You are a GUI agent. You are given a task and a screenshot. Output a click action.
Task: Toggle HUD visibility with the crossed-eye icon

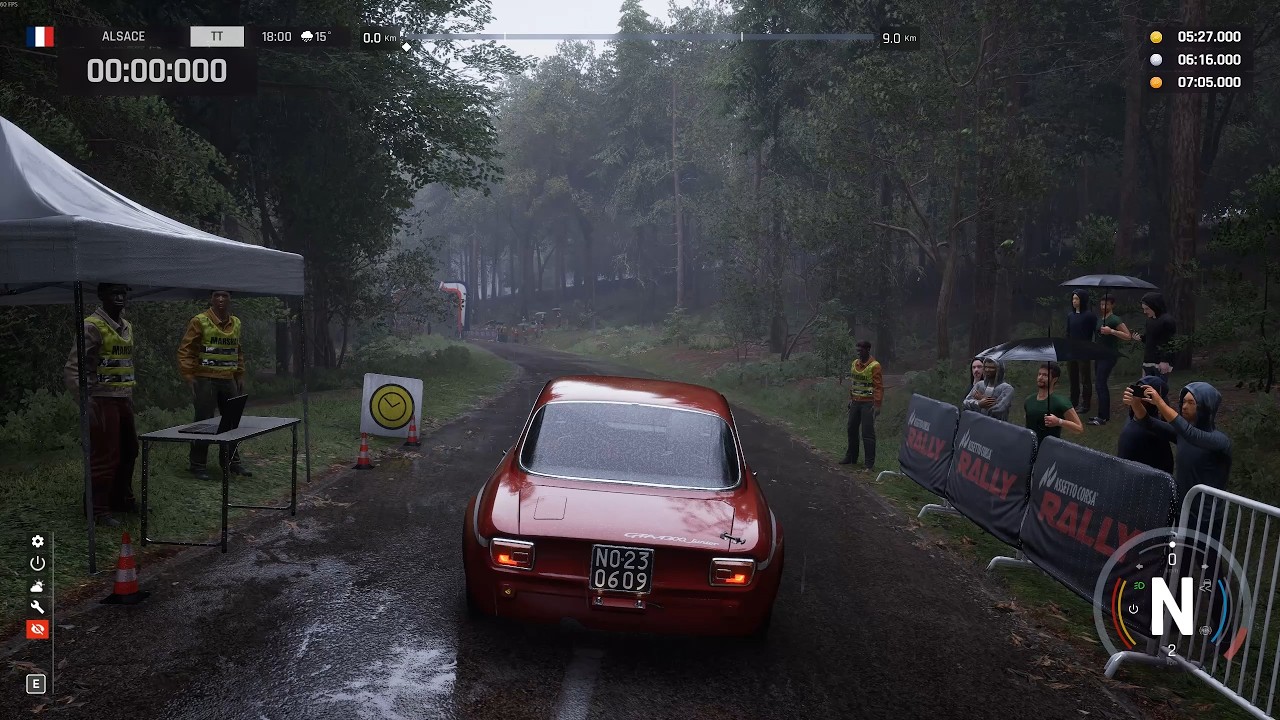pyautogui.click(x=37, y=629)
